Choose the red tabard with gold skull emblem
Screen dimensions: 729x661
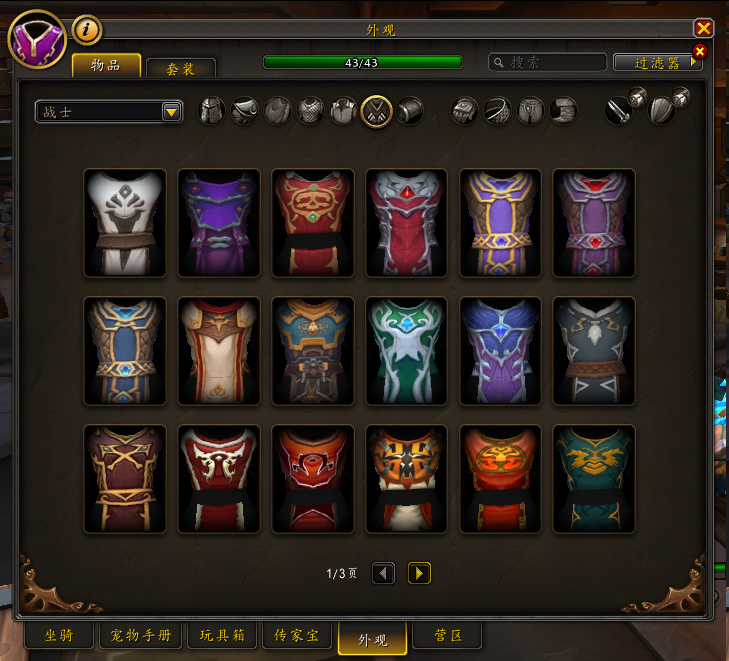click(x=313, y=222)
